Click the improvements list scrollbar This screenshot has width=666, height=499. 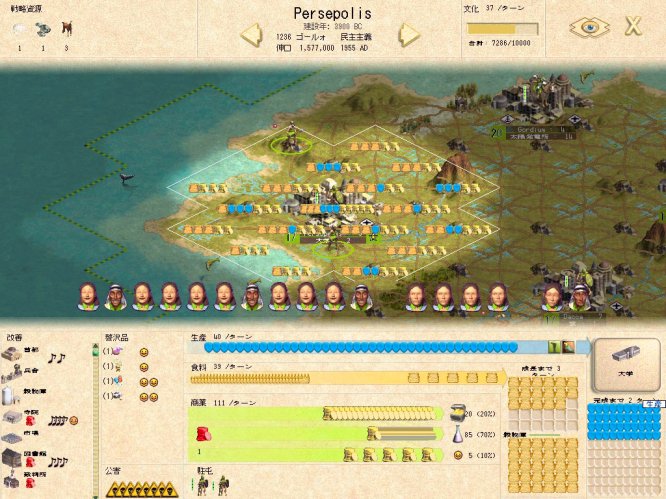(x=96, y=420)
